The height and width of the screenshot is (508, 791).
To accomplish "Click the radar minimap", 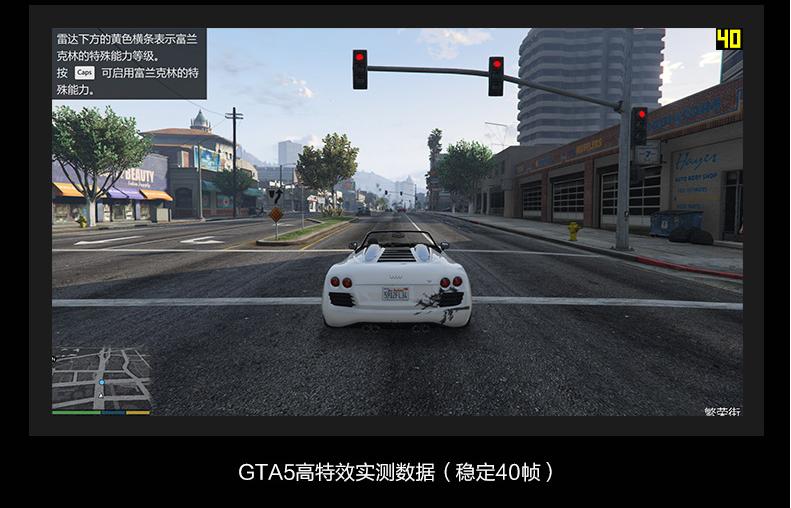I will (101, 377).
